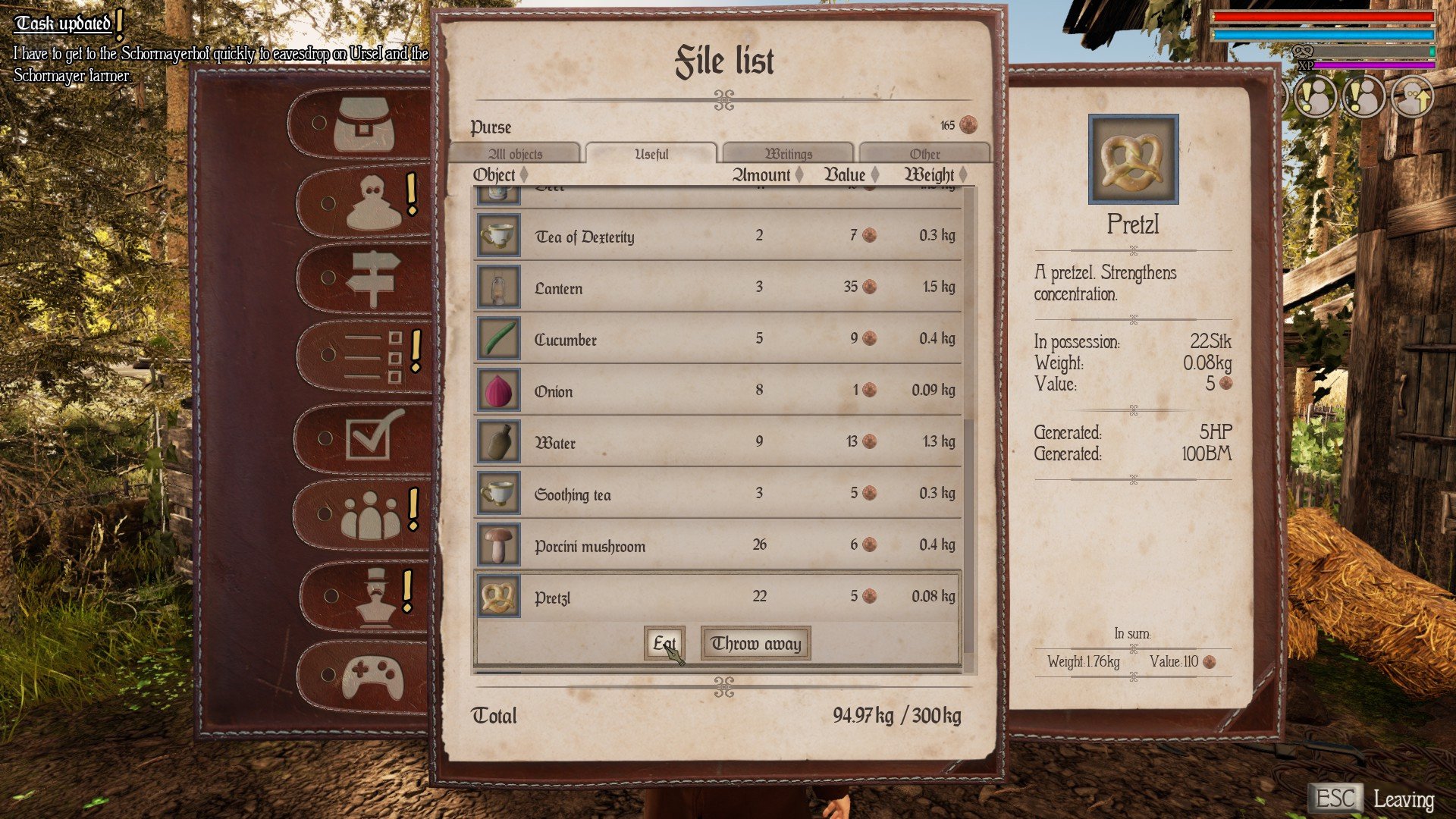Pick the Onion from the list

click(717, 391)
